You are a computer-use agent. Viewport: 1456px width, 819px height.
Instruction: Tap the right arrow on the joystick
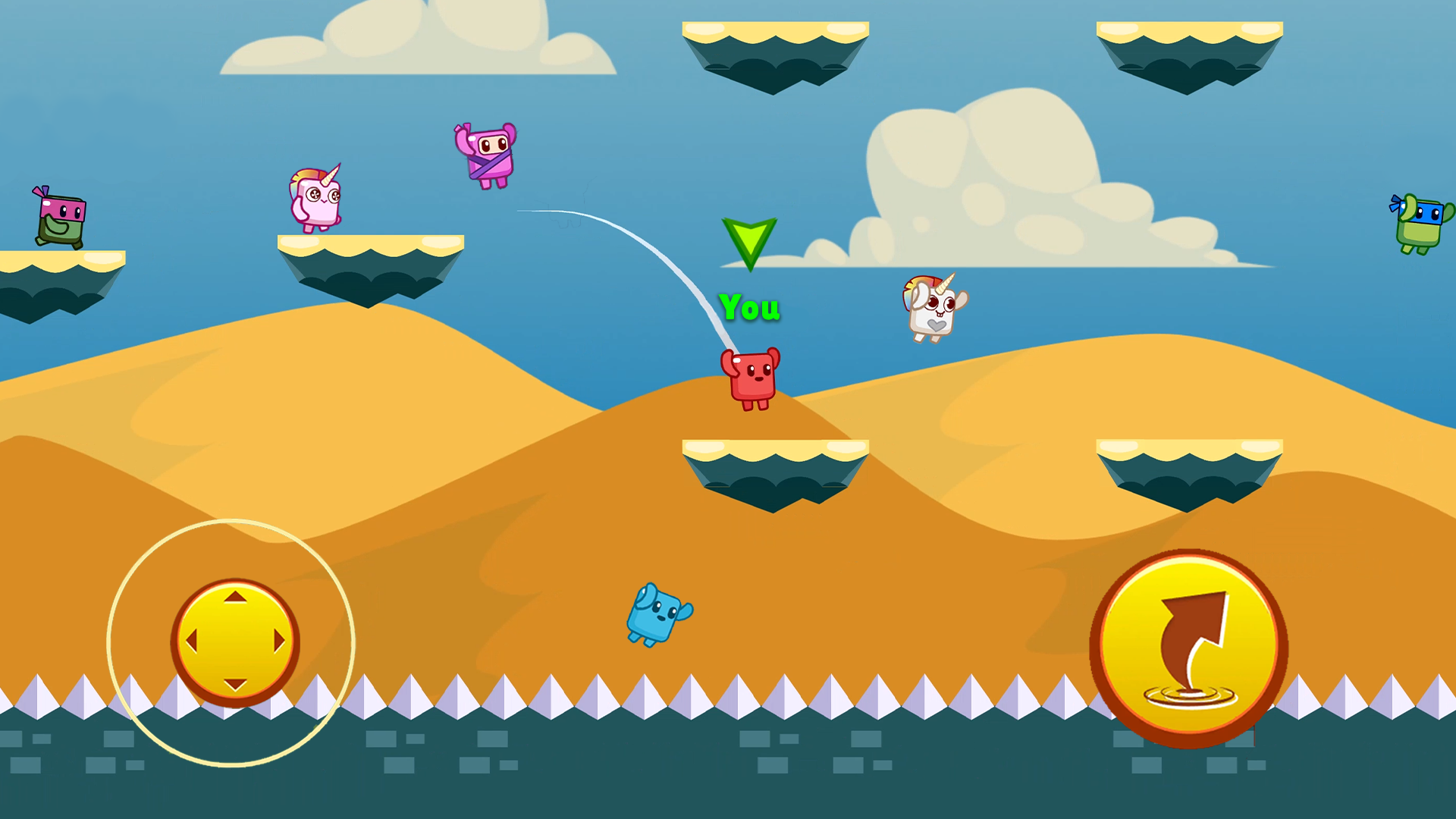pyautogui.click(x=278, y=641)
